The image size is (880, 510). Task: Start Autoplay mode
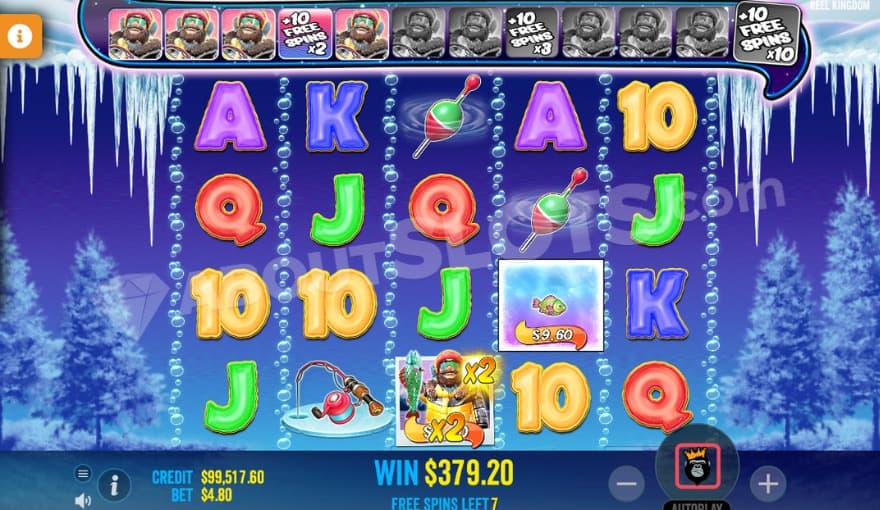(x=697, y=505)
